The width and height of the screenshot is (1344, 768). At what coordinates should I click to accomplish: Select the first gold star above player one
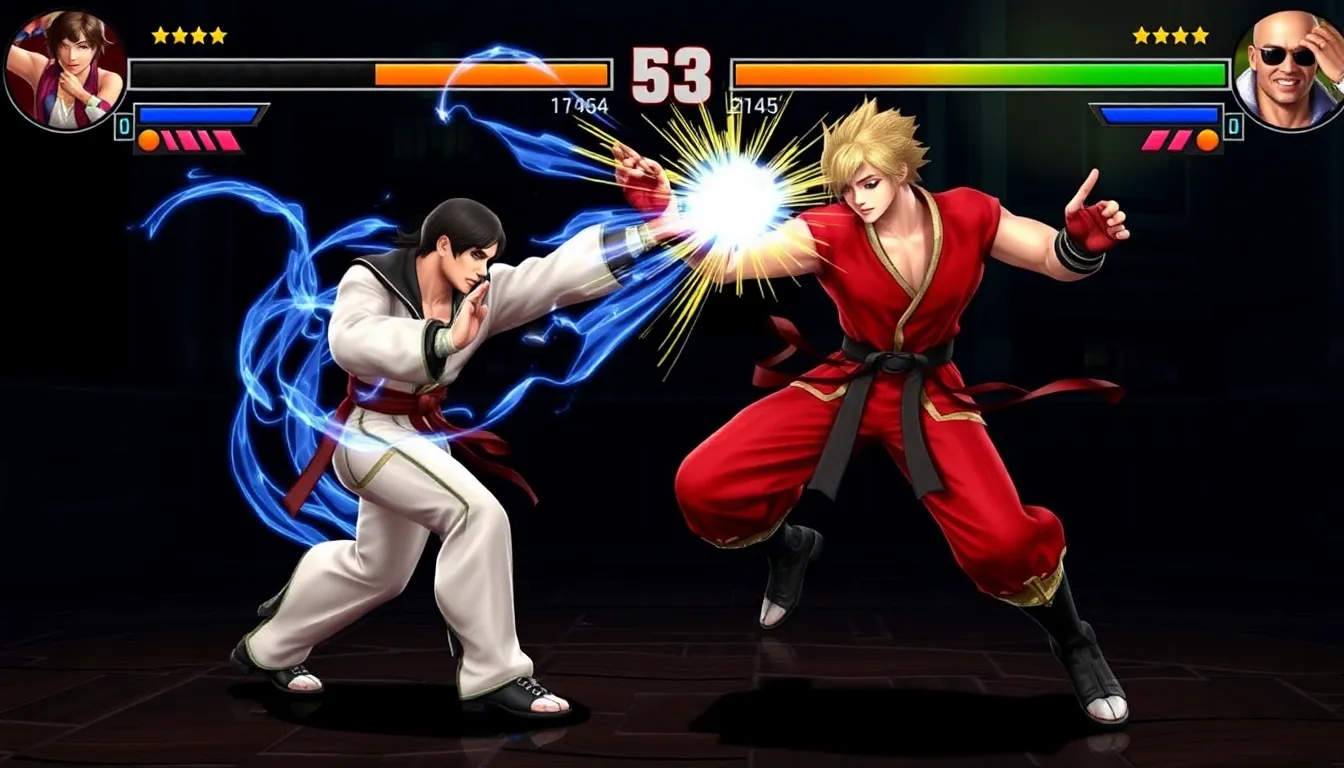(x=160, y=35)
